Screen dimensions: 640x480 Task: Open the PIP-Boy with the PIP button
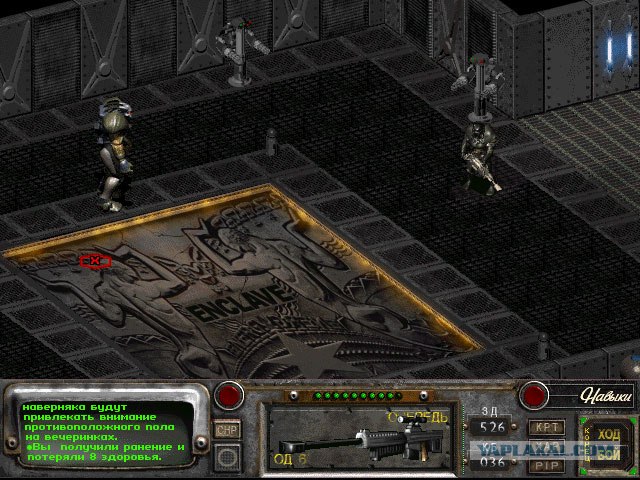(x=546, y=465)
